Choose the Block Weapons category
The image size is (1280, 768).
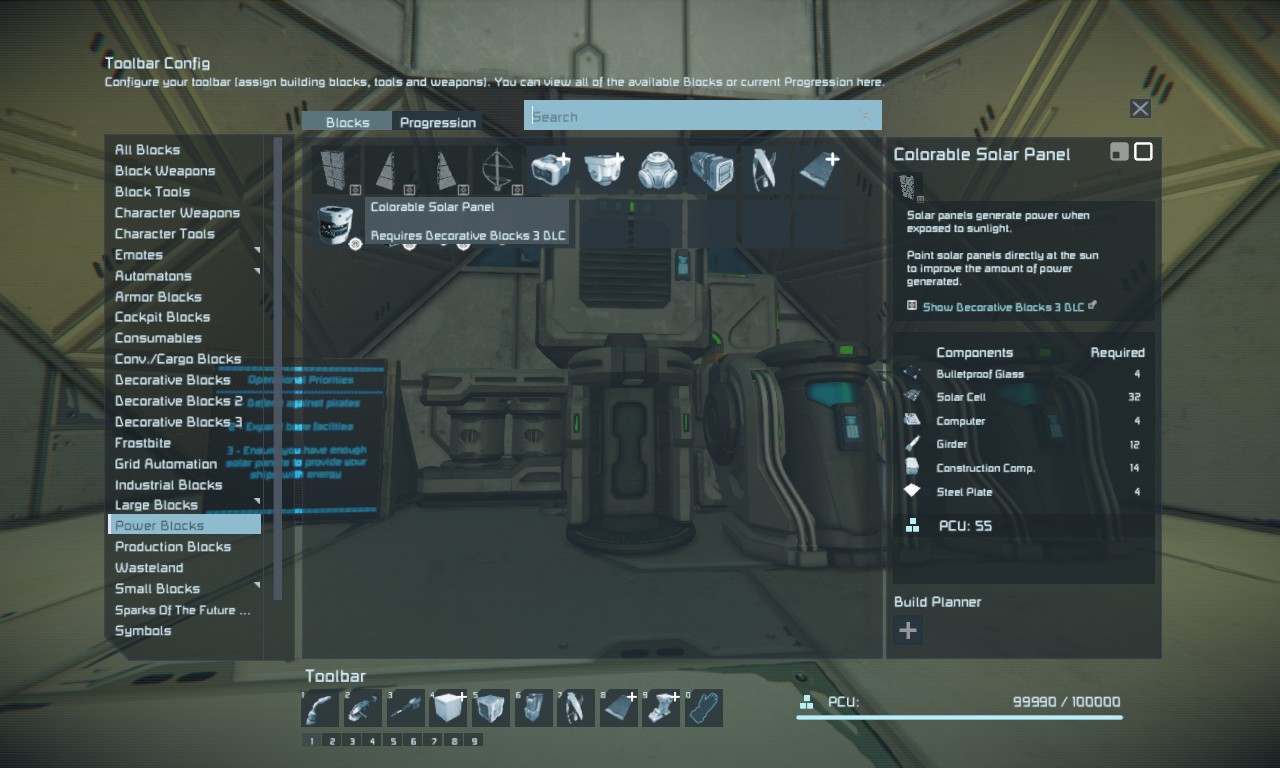(164, 171)
